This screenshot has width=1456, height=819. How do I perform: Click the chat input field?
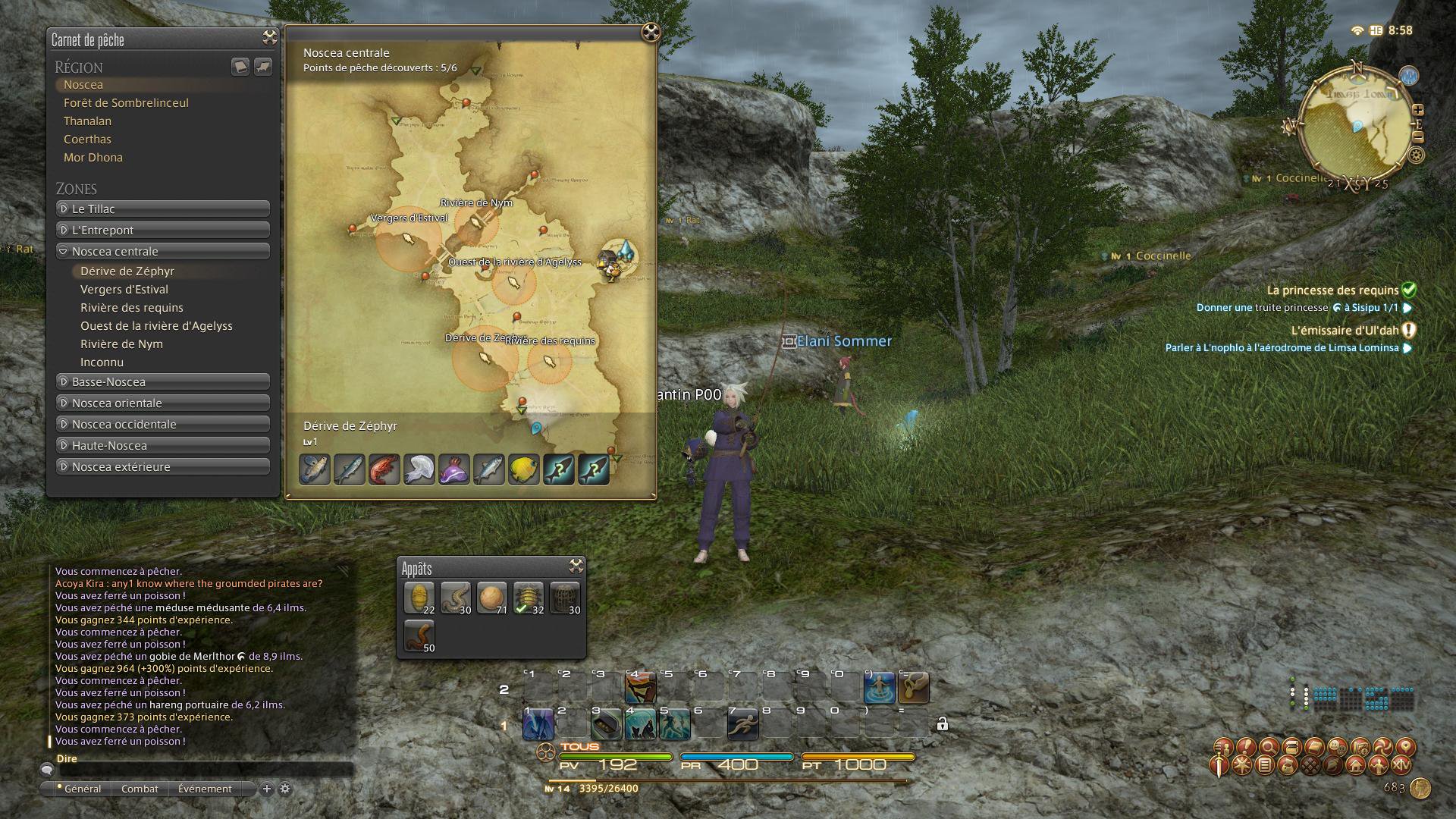205,770
